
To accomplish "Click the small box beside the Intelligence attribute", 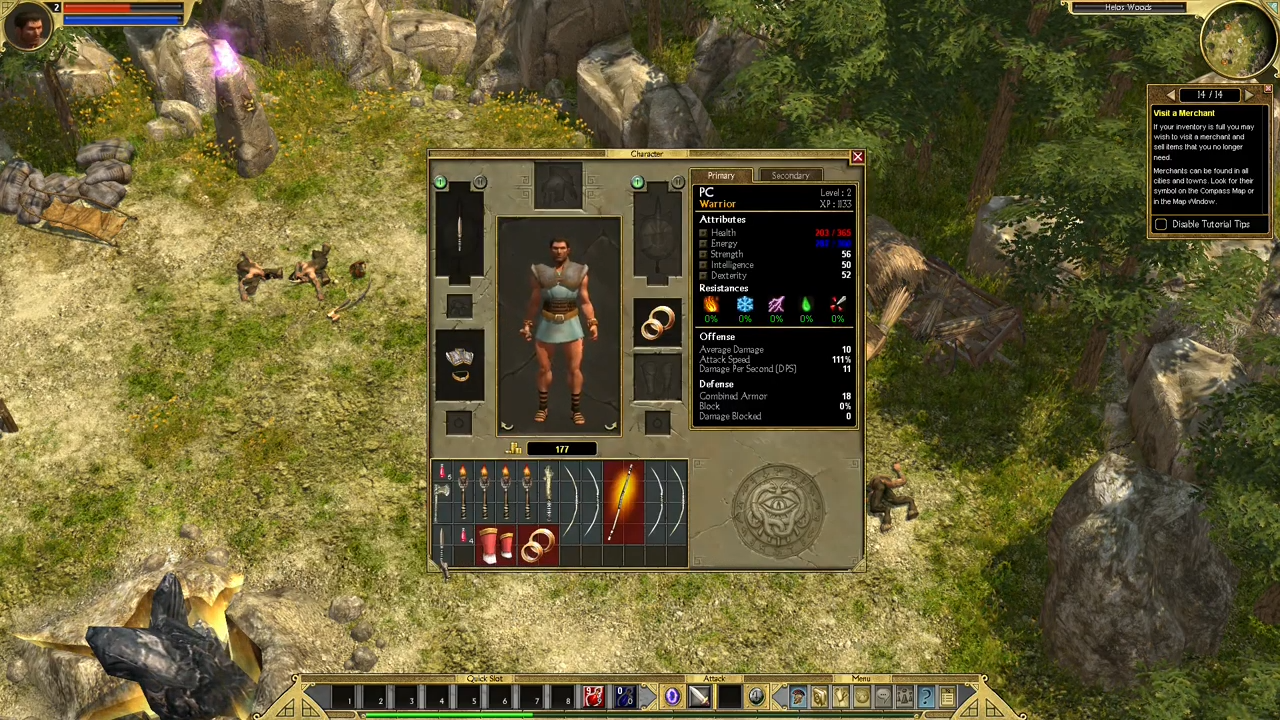I will (703, 265).
